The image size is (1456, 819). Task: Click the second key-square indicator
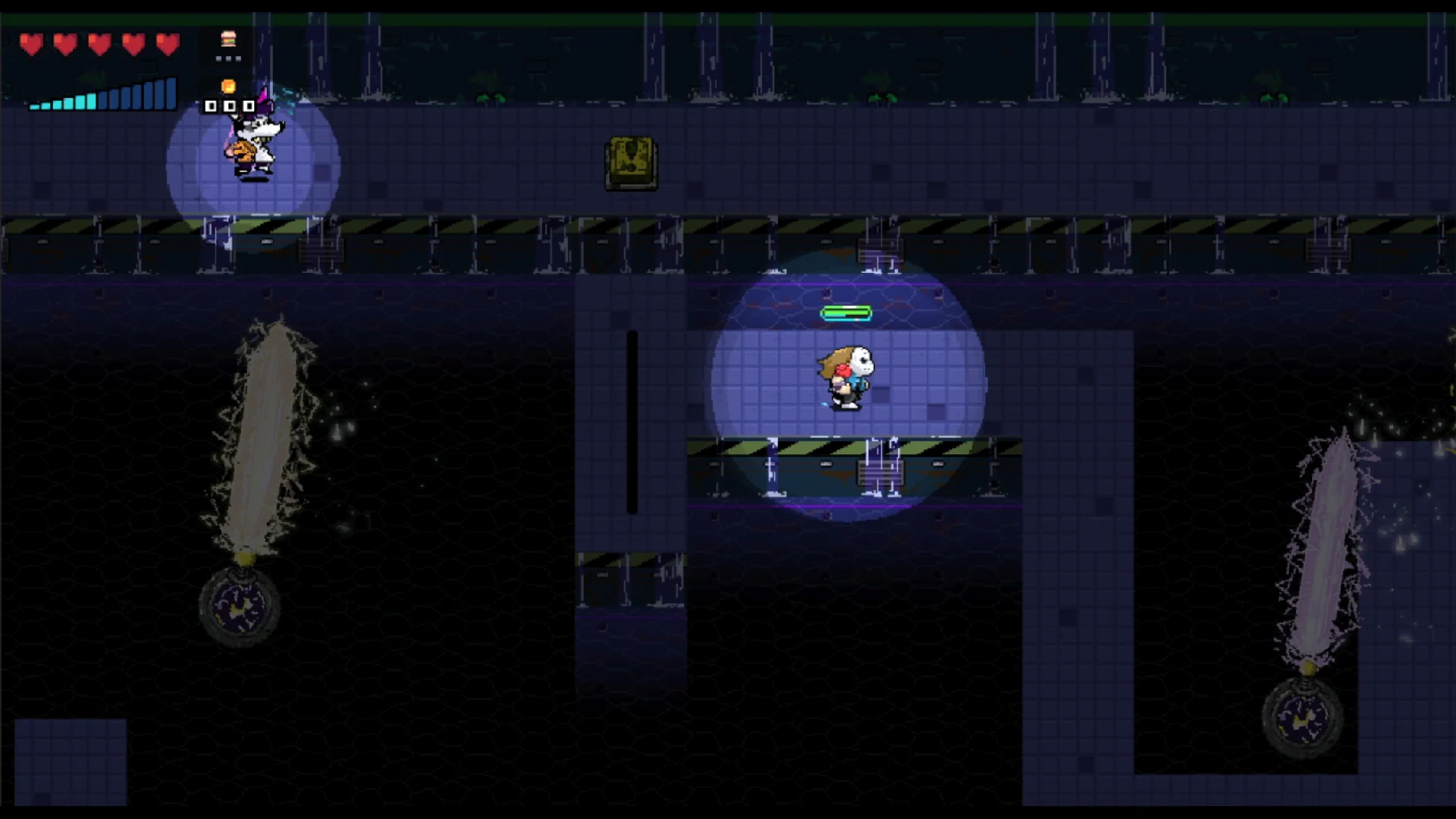(230, 106)
